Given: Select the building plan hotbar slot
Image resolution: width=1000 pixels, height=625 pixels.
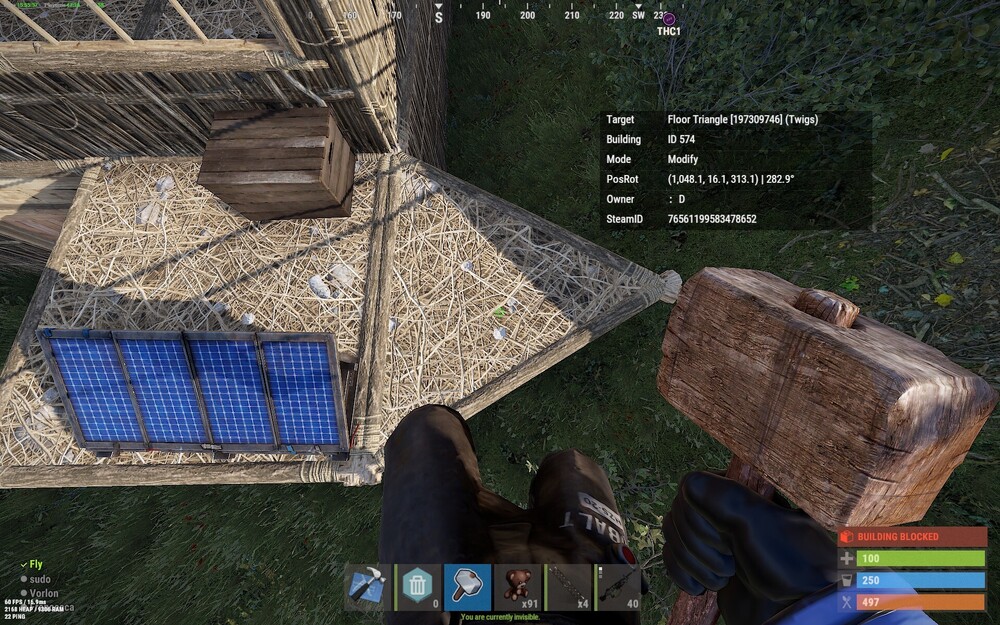Looking at the screenshot, I should [x=368, y=587].
